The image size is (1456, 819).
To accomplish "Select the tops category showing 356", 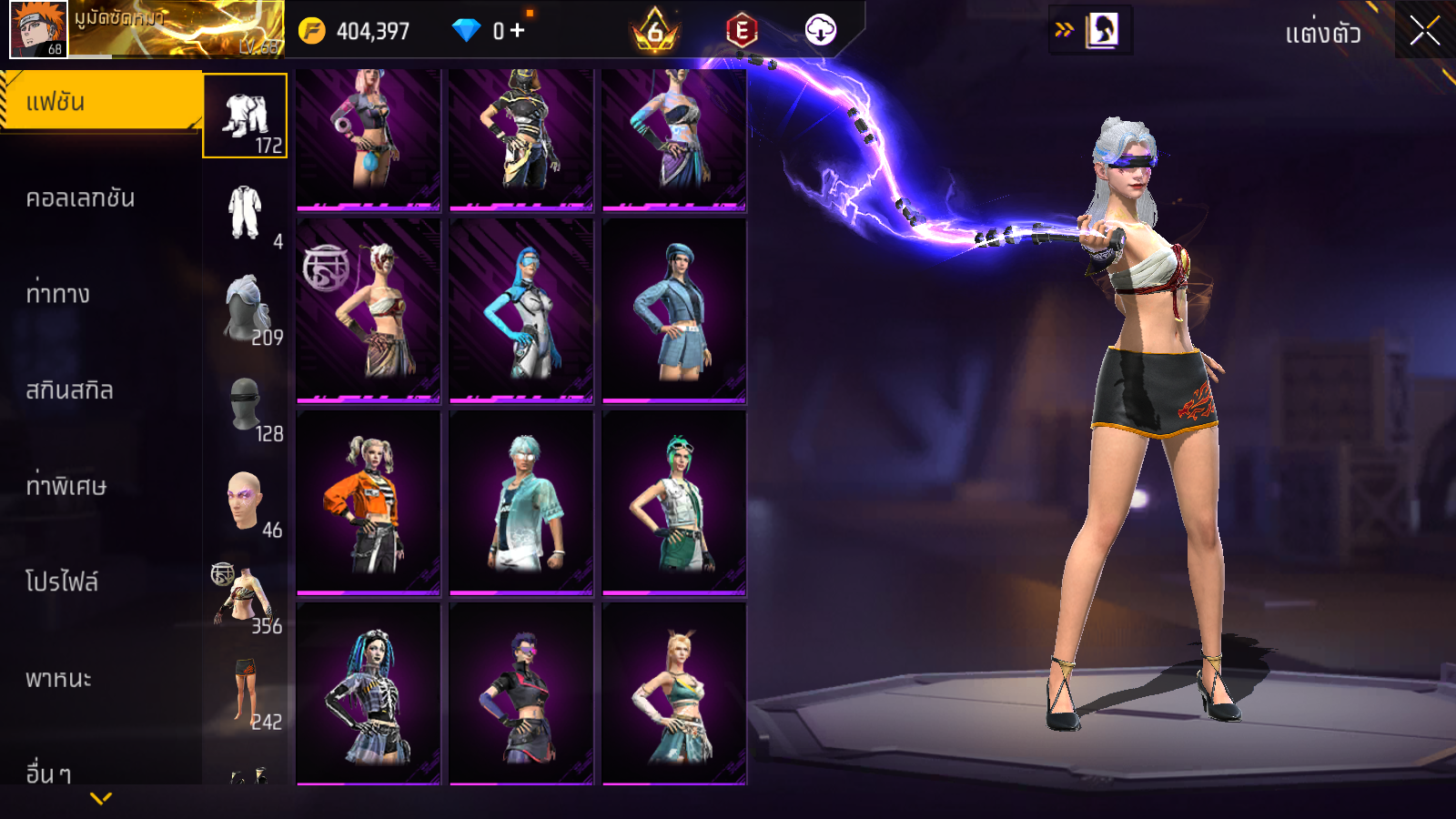I will point(245,598).
